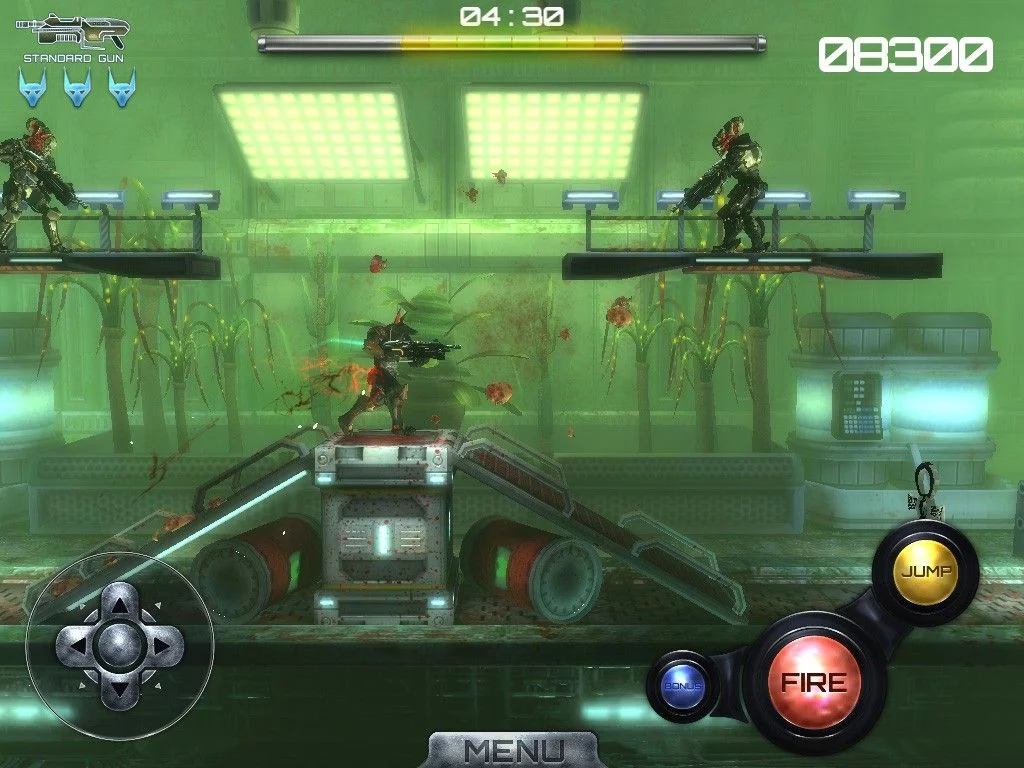
Task: Tap the red FIRE button
Action: [813, 683]
